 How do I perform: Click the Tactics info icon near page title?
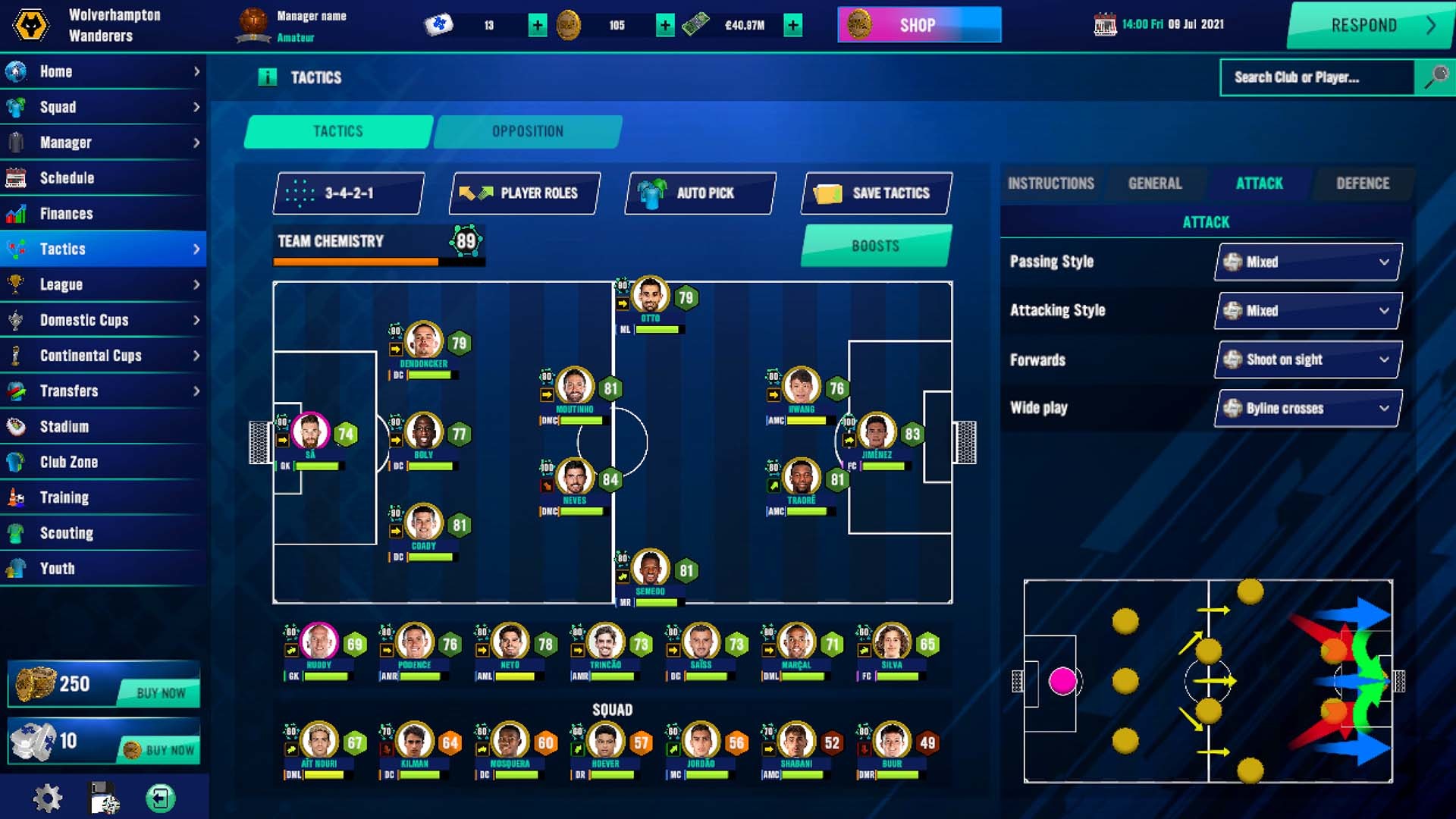click(x=267, y=75)
